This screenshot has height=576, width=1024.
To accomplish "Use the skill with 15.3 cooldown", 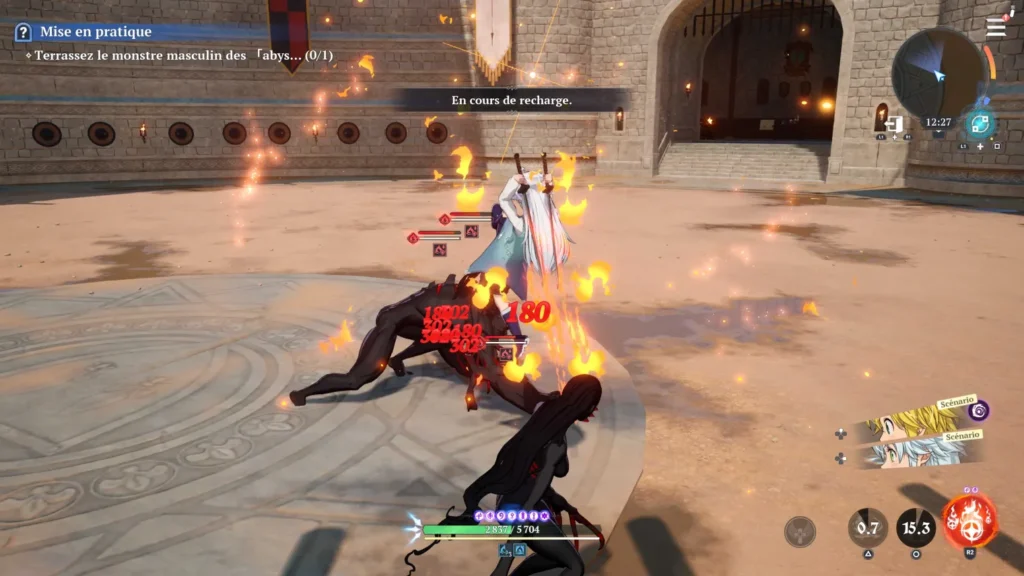I will (916, 528).
